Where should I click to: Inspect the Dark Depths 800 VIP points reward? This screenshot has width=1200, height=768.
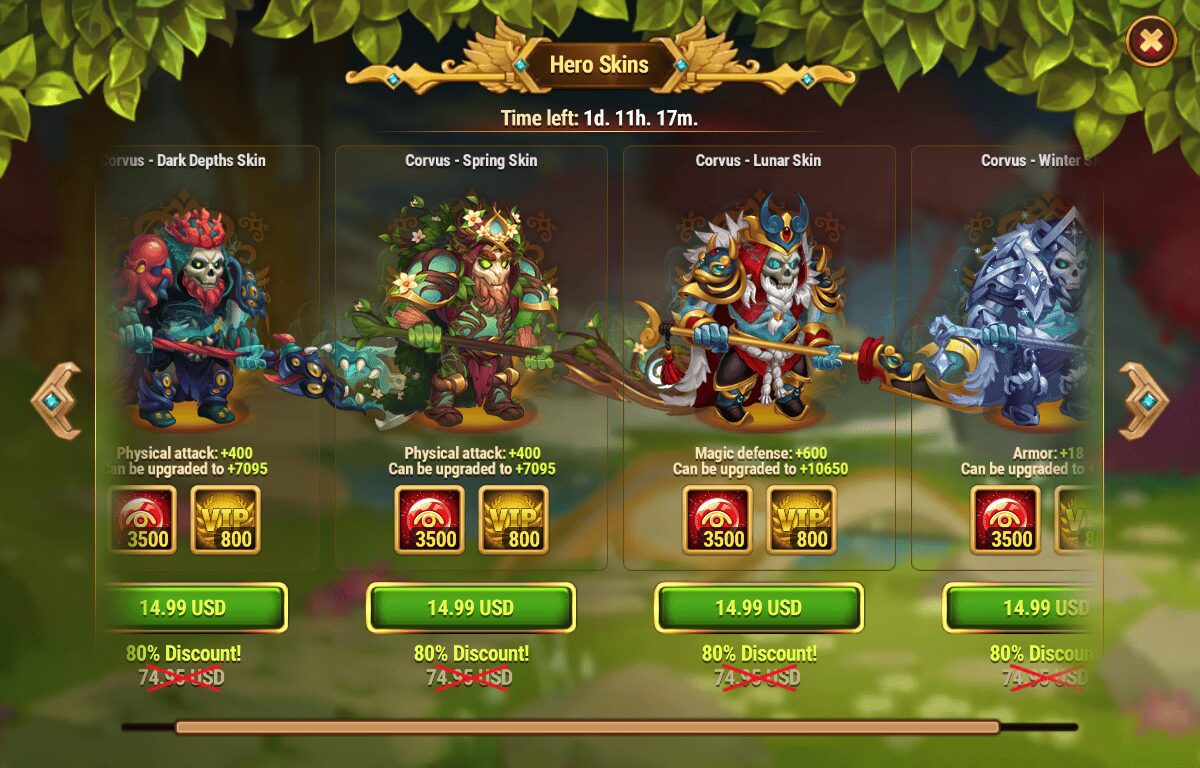(225, 520)
